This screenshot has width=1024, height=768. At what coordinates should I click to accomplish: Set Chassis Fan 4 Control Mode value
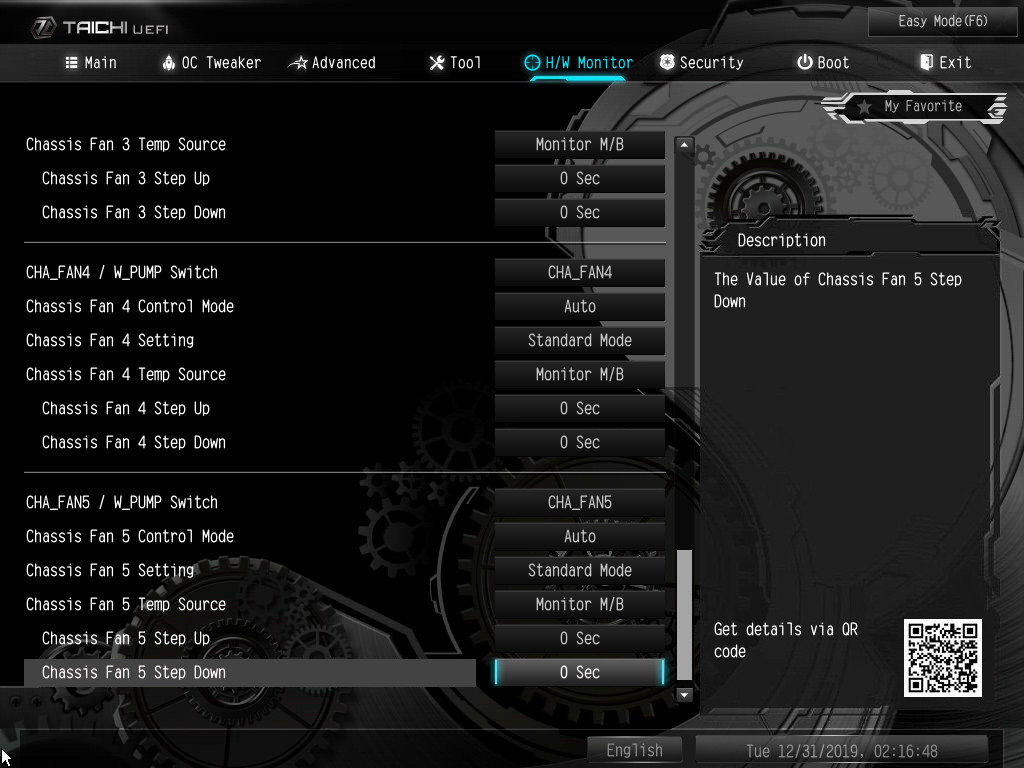pyautogui.click(x=580, y=306)
